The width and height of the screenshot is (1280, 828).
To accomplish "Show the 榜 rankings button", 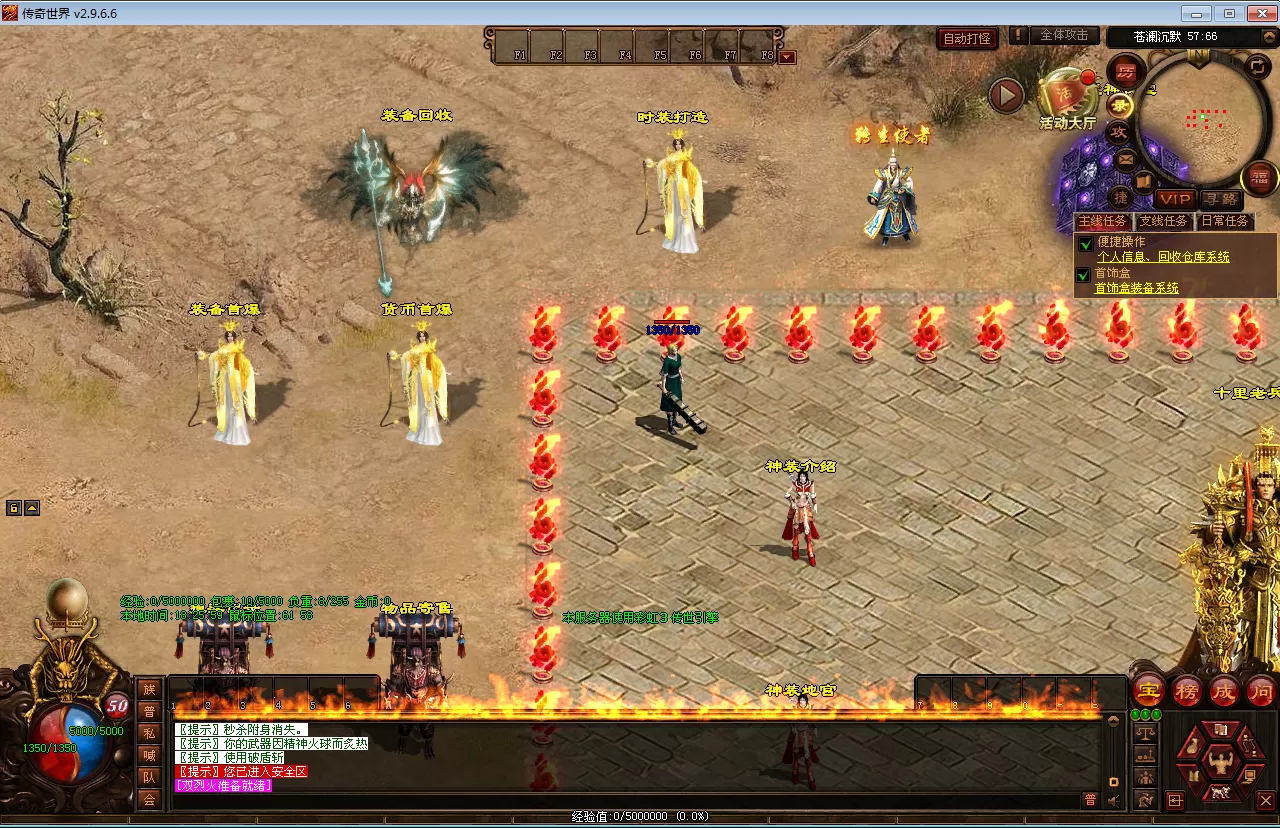I will point(1187,690).
